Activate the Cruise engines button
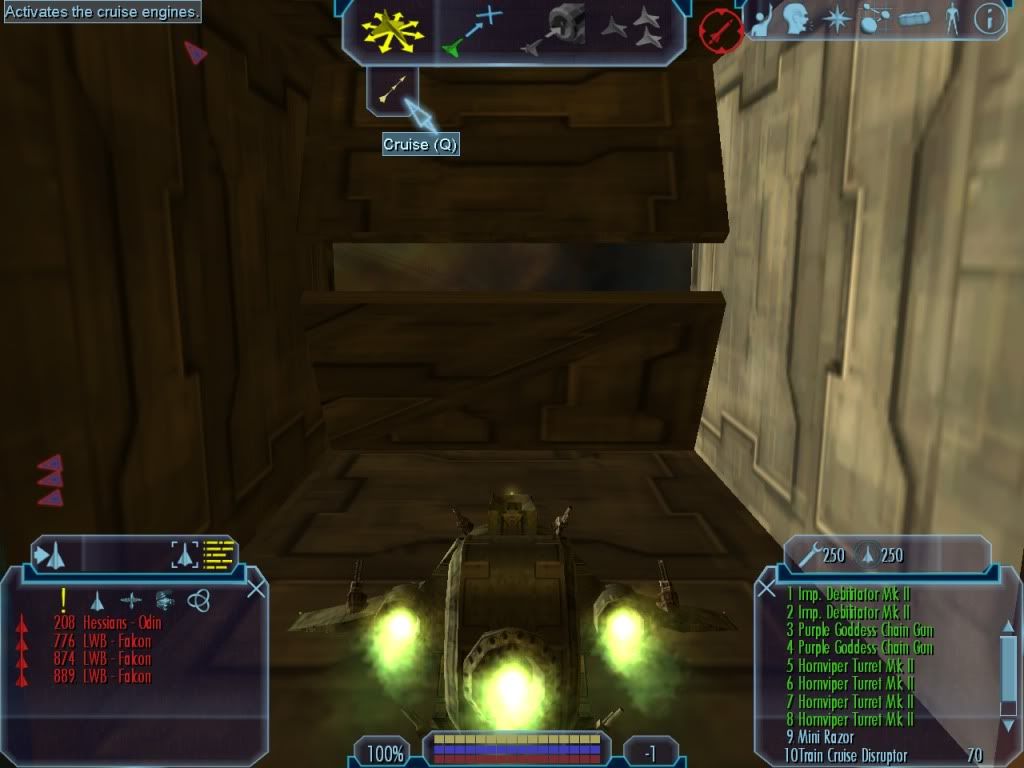 click(x=392, y=90)
